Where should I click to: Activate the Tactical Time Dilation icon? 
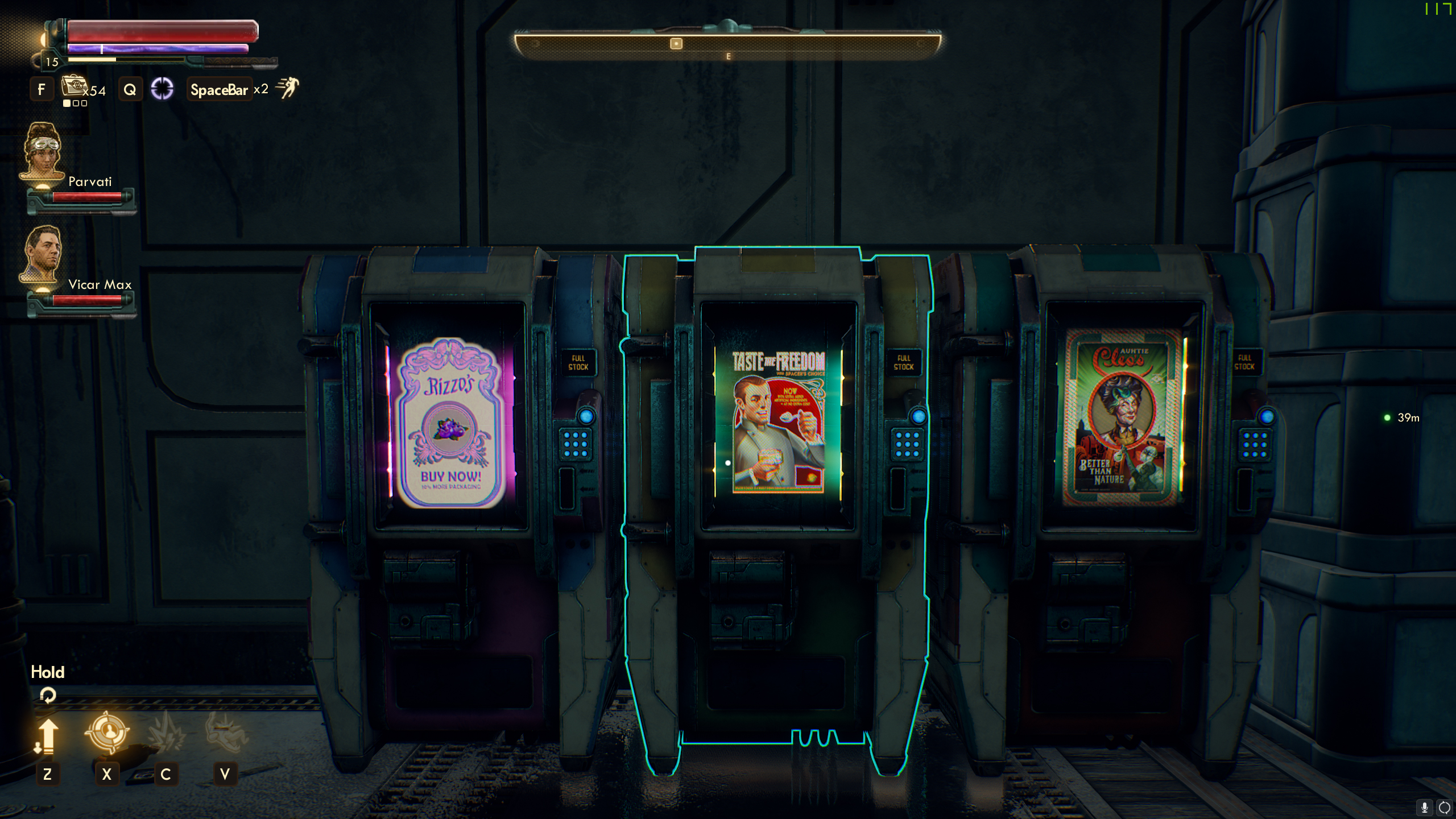click(162, 89)
